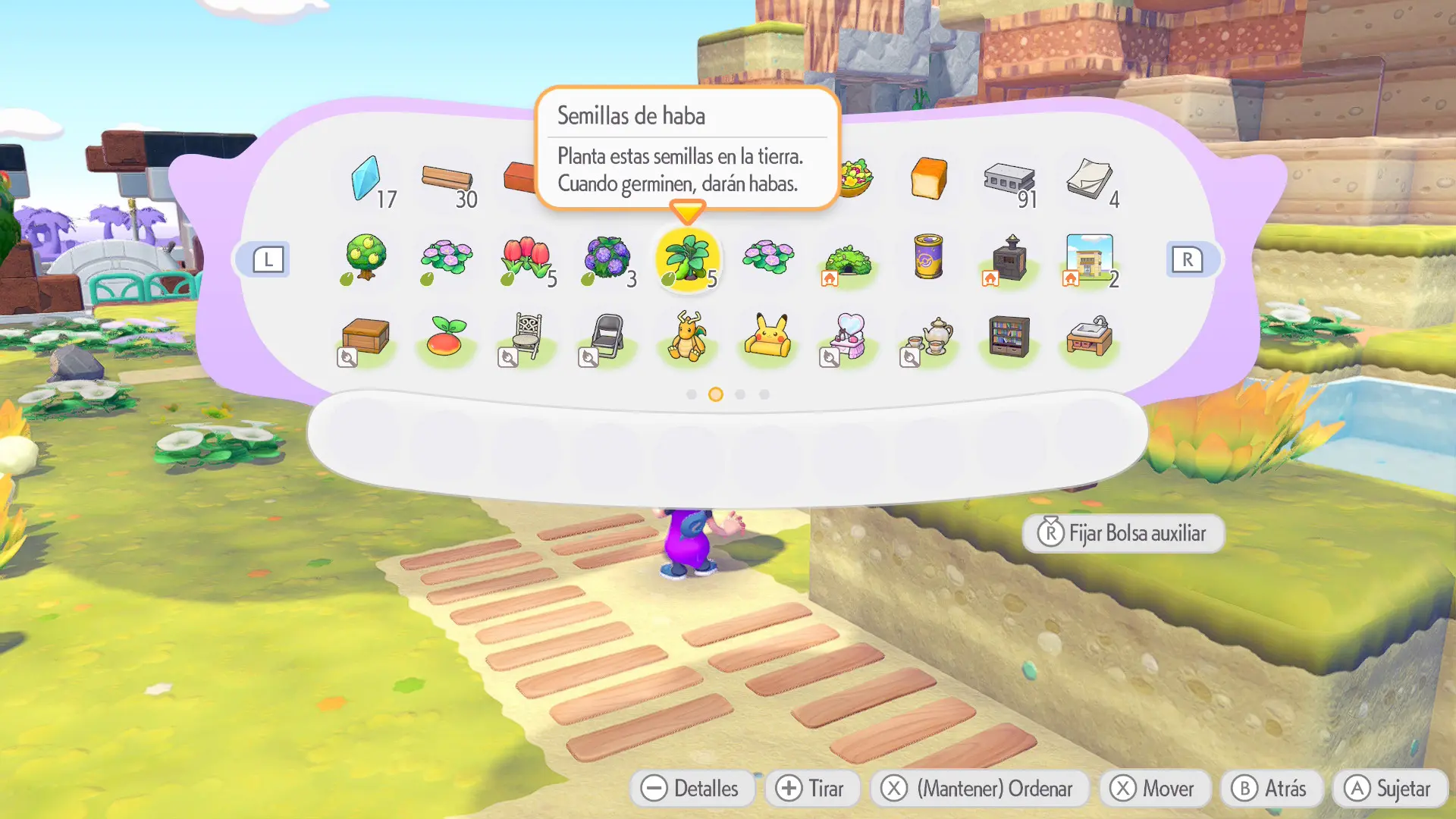Select the yellow paint can
Viewport: 1456px width, 819px height.
tap(928, 256)
